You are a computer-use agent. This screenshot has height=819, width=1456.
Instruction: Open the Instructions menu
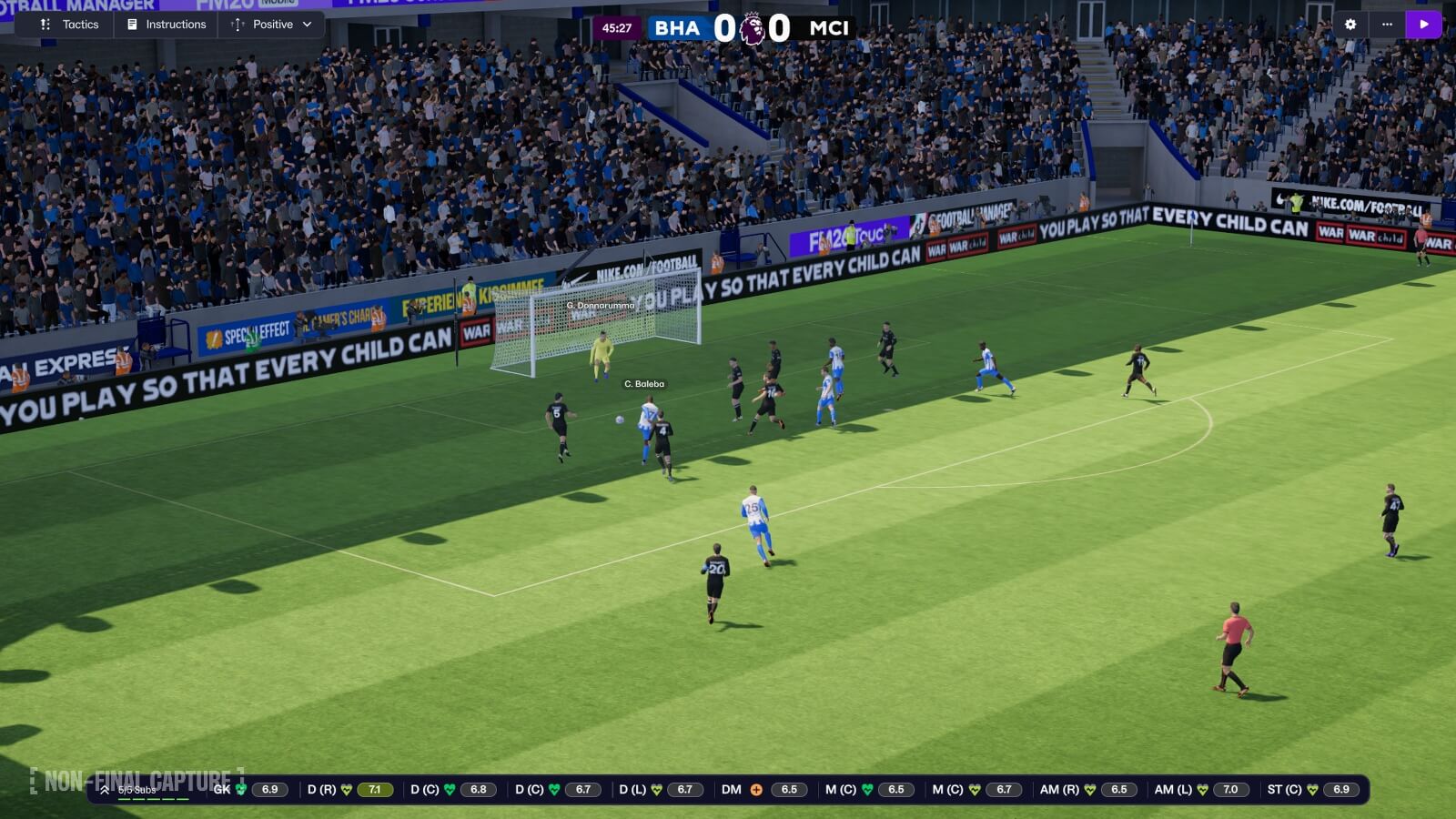[176, 25]
